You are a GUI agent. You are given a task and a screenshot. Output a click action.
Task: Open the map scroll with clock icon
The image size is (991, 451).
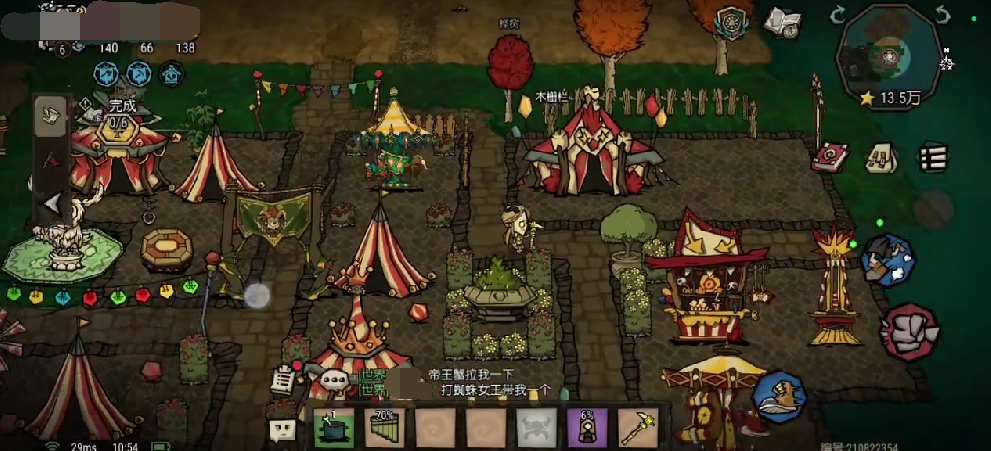(x=783, y=21)
